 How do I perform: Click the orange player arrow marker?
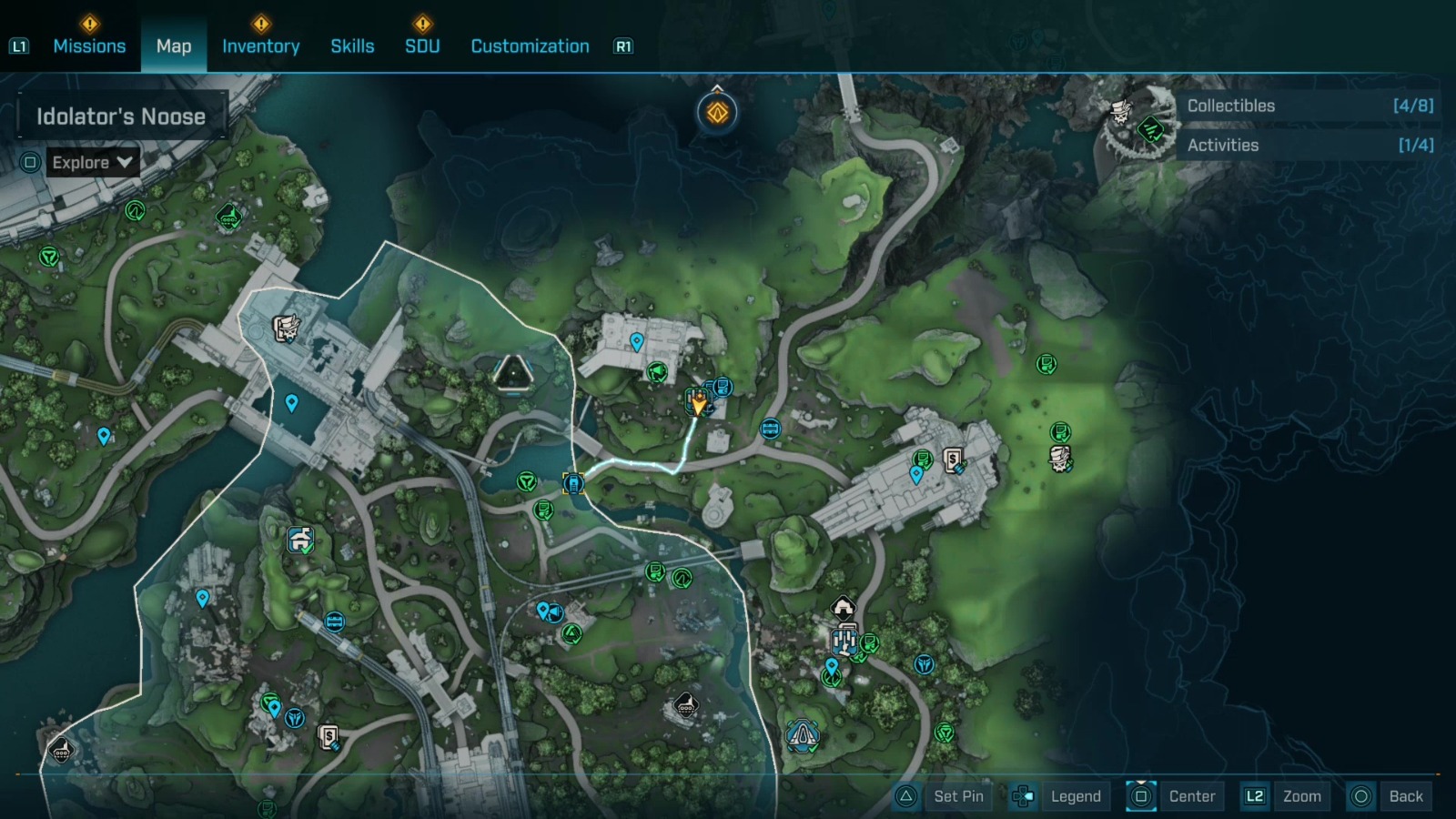[x=699, y=403]
